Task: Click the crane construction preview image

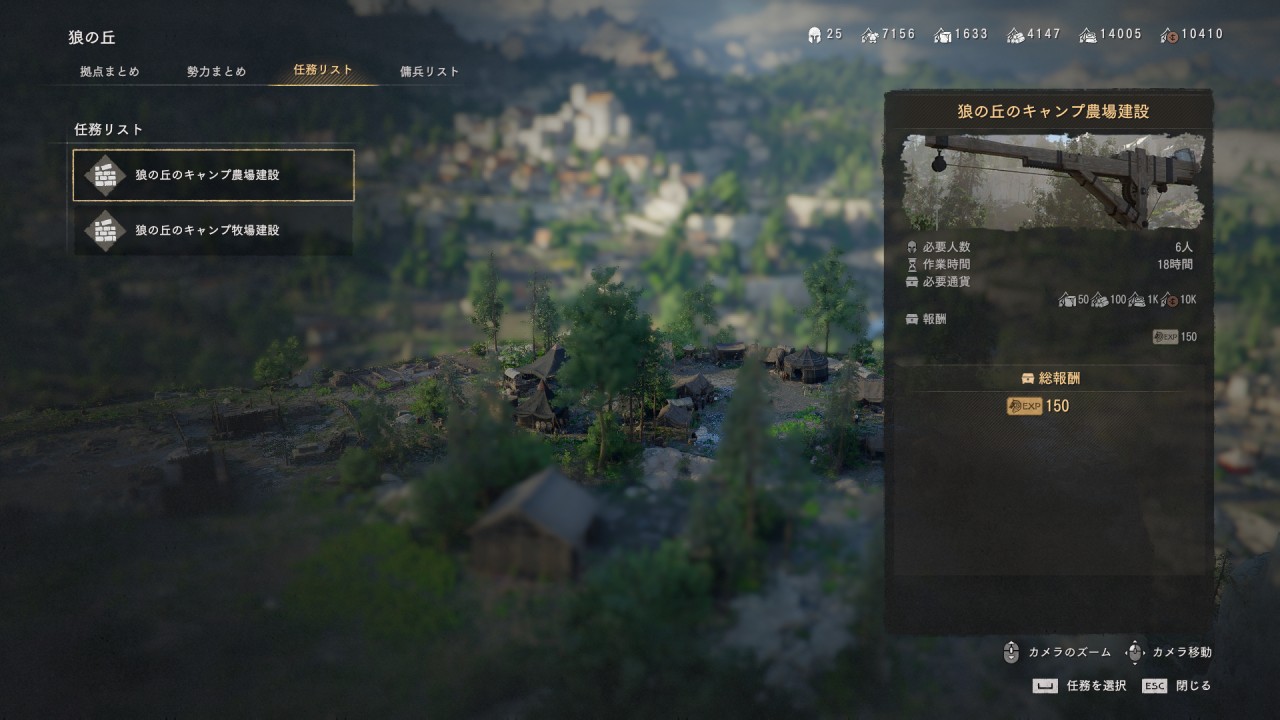Action: coord(1048,182)
